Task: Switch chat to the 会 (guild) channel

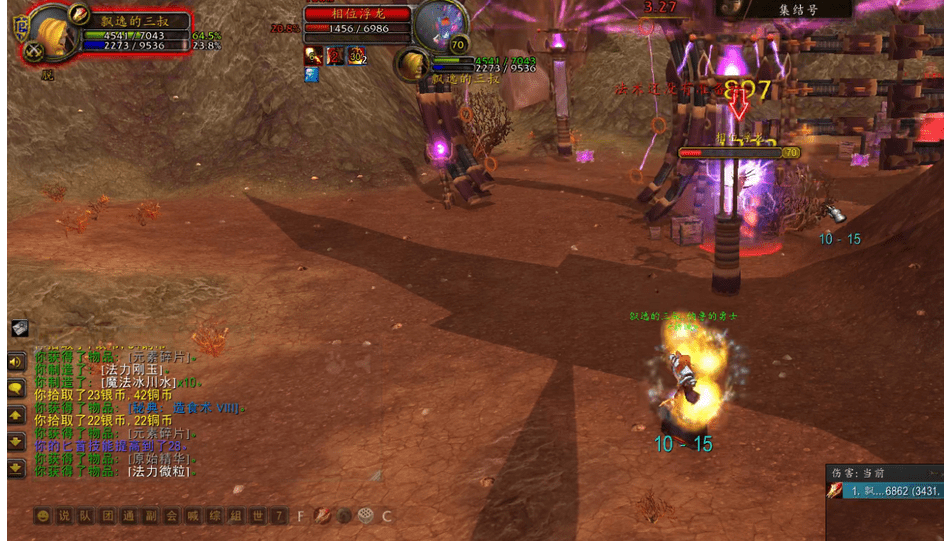Action: click(x=172, y=516)
